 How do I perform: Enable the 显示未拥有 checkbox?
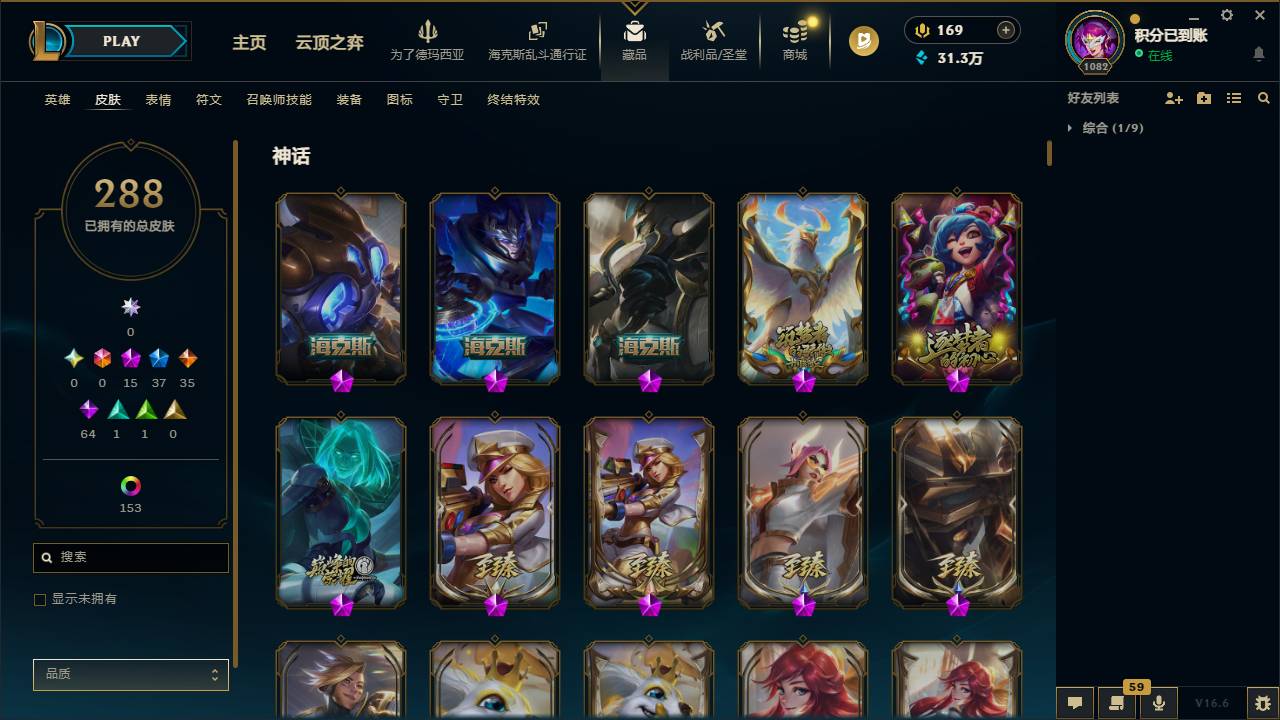[x=40, y=599]
